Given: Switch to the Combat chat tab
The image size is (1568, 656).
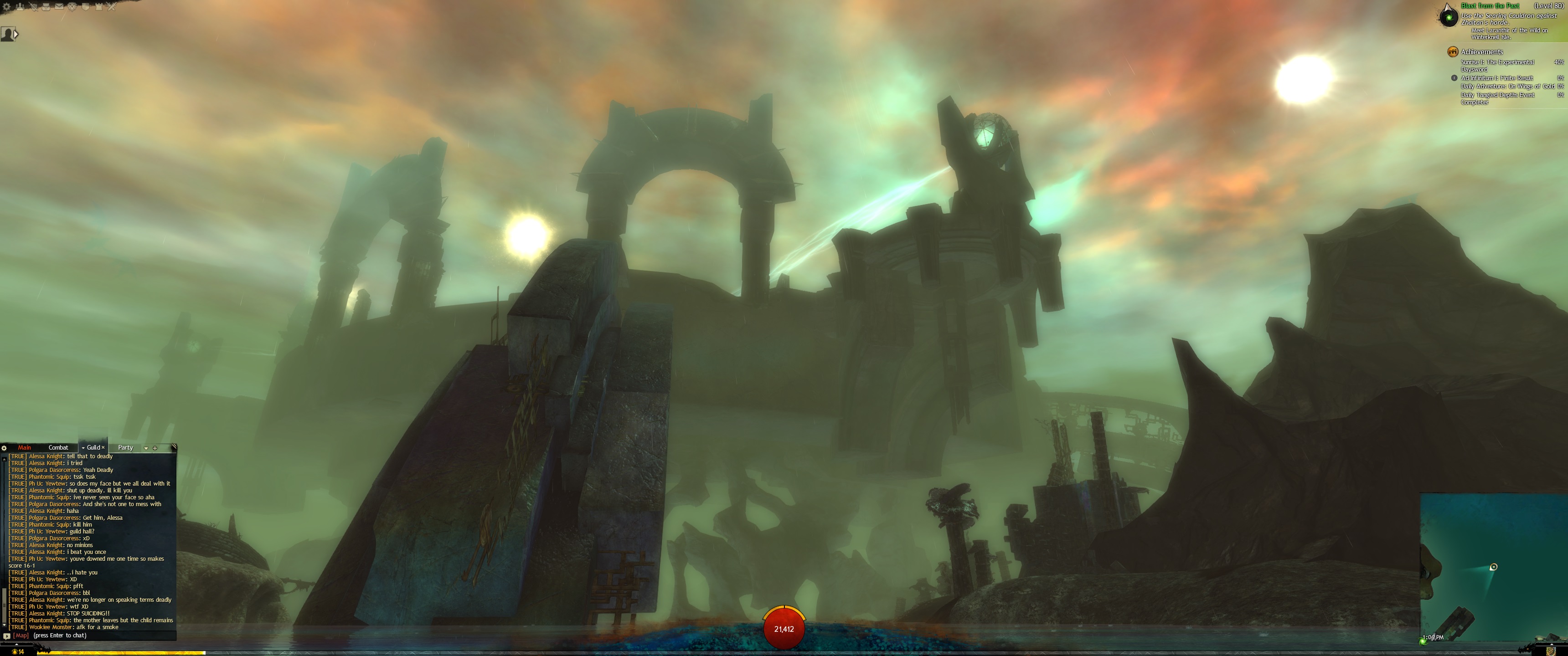Looking at the screenshot, I should click(x=58, y=448).
